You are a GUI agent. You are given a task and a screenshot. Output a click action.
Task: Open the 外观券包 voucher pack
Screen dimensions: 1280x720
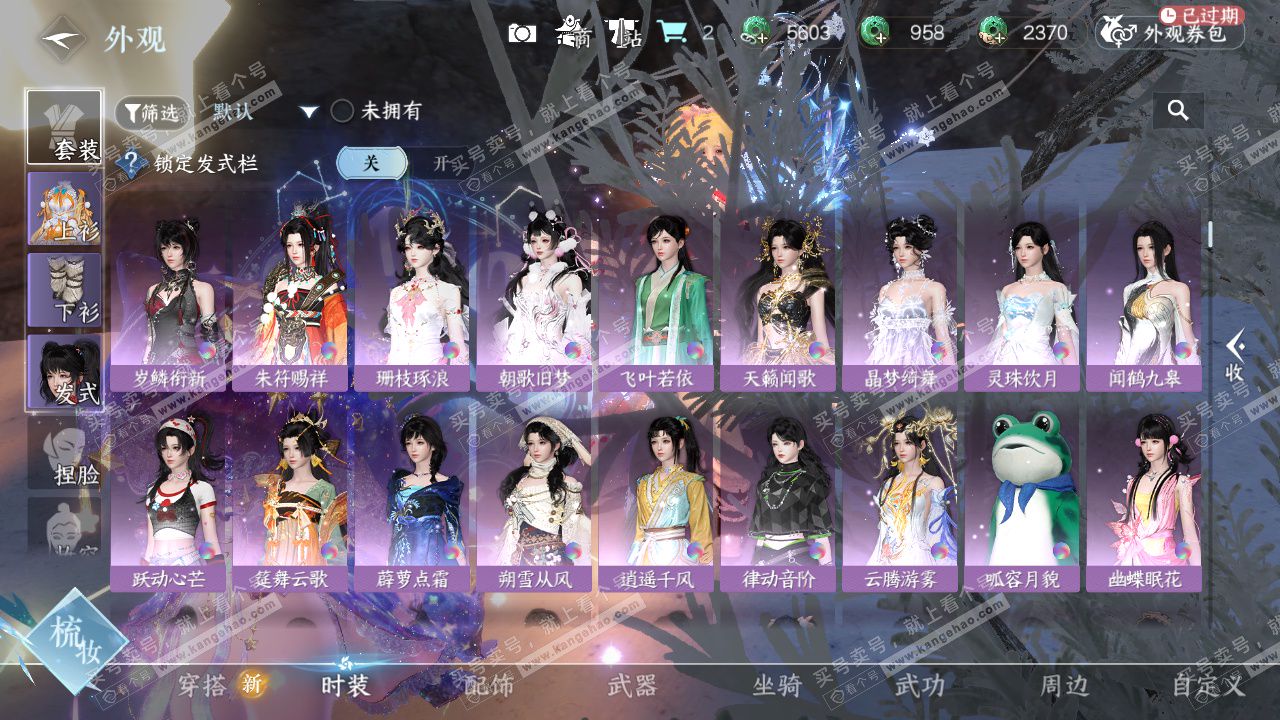point(1170,33)
